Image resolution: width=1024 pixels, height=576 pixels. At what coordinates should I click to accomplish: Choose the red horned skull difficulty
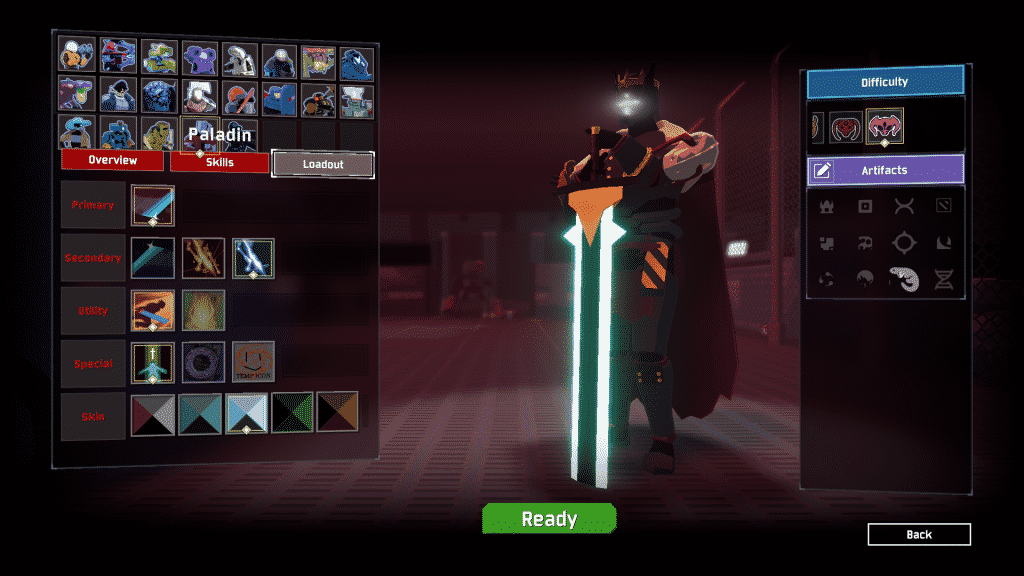(845, 127)
